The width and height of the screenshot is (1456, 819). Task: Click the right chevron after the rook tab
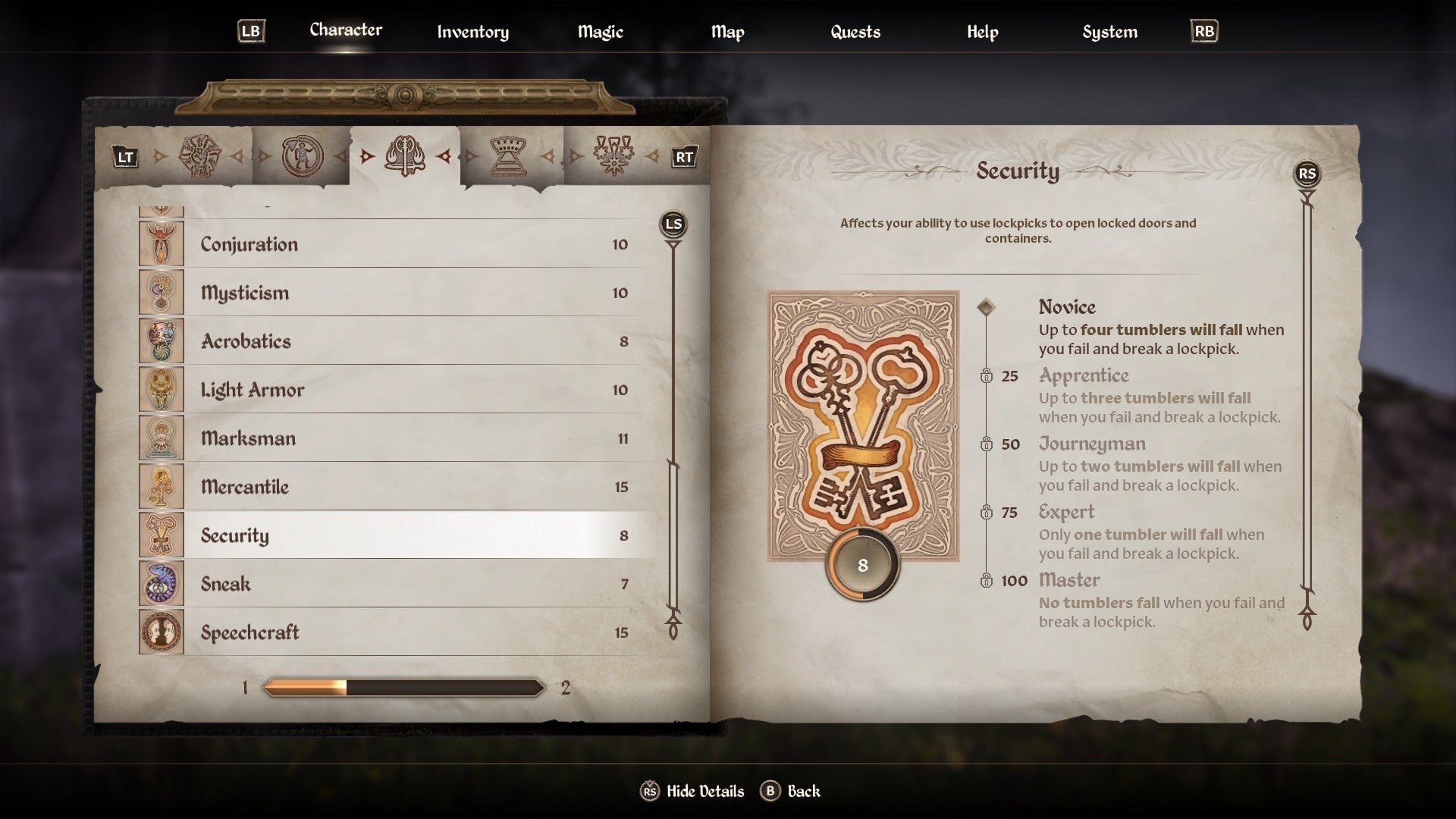[548, 157]
